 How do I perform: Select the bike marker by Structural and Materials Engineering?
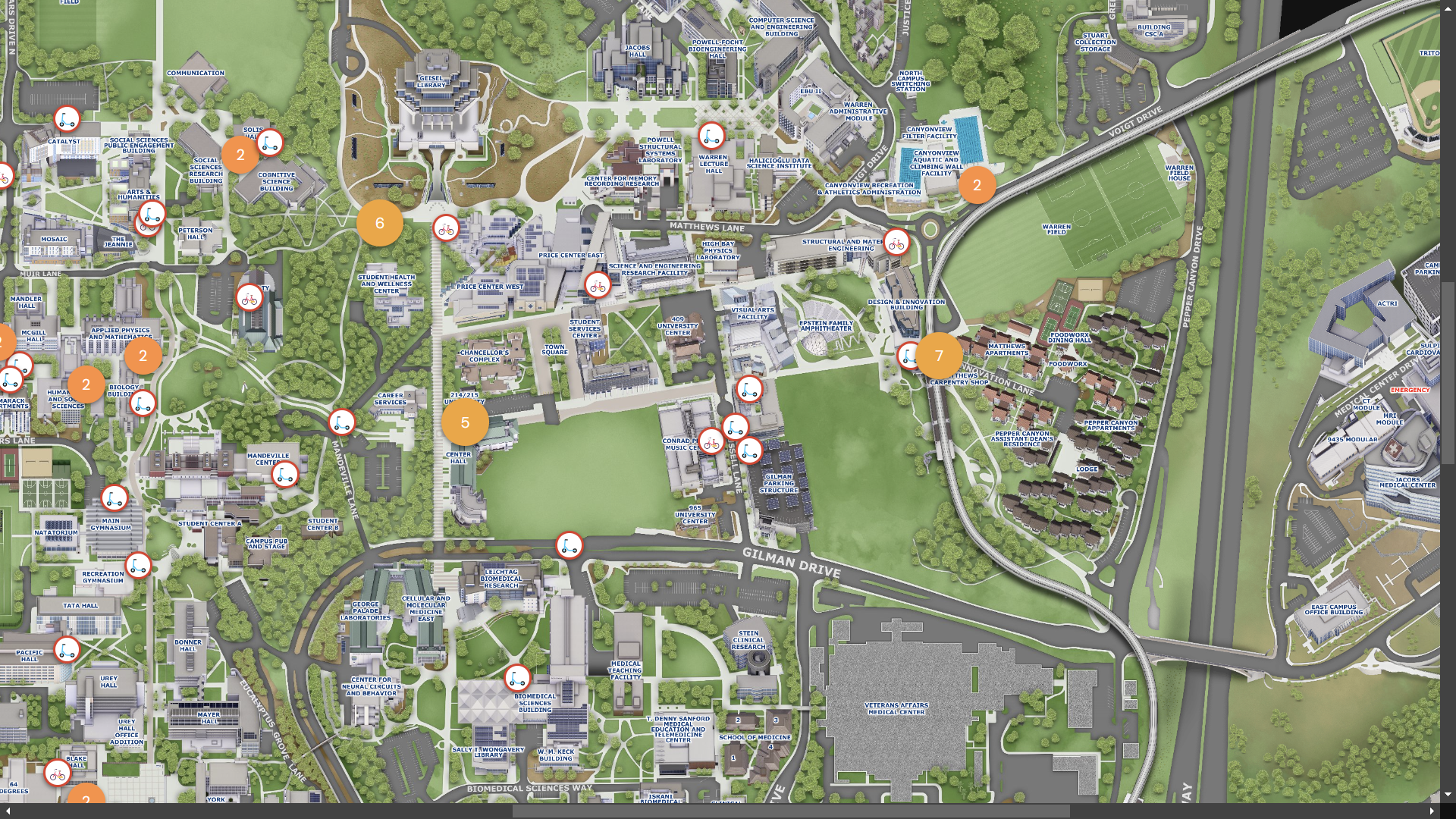[x=896, y=243]
